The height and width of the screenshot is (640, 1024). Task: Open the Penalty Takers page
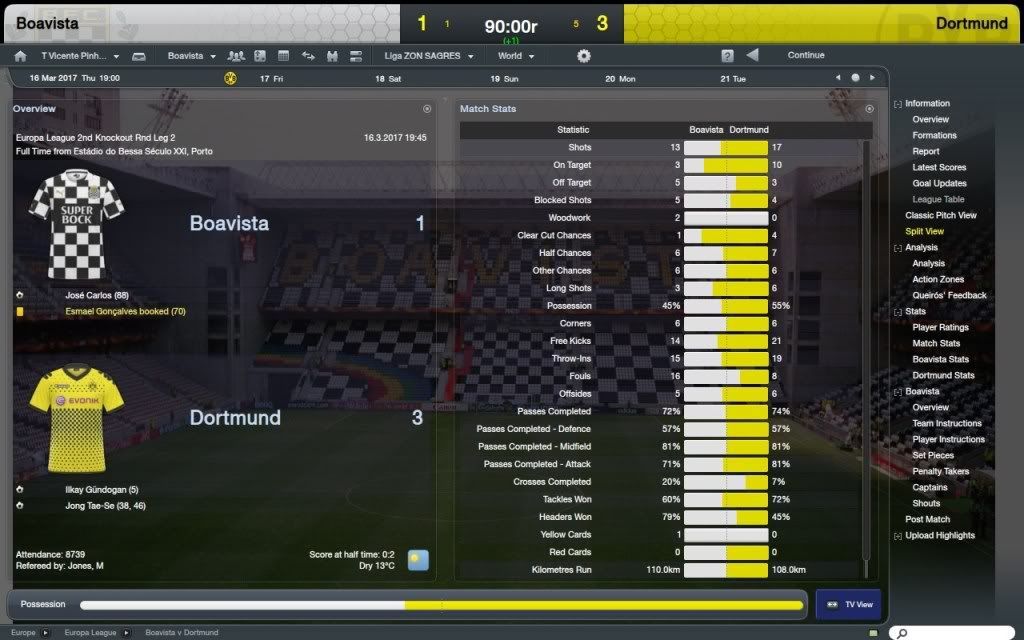940,472
